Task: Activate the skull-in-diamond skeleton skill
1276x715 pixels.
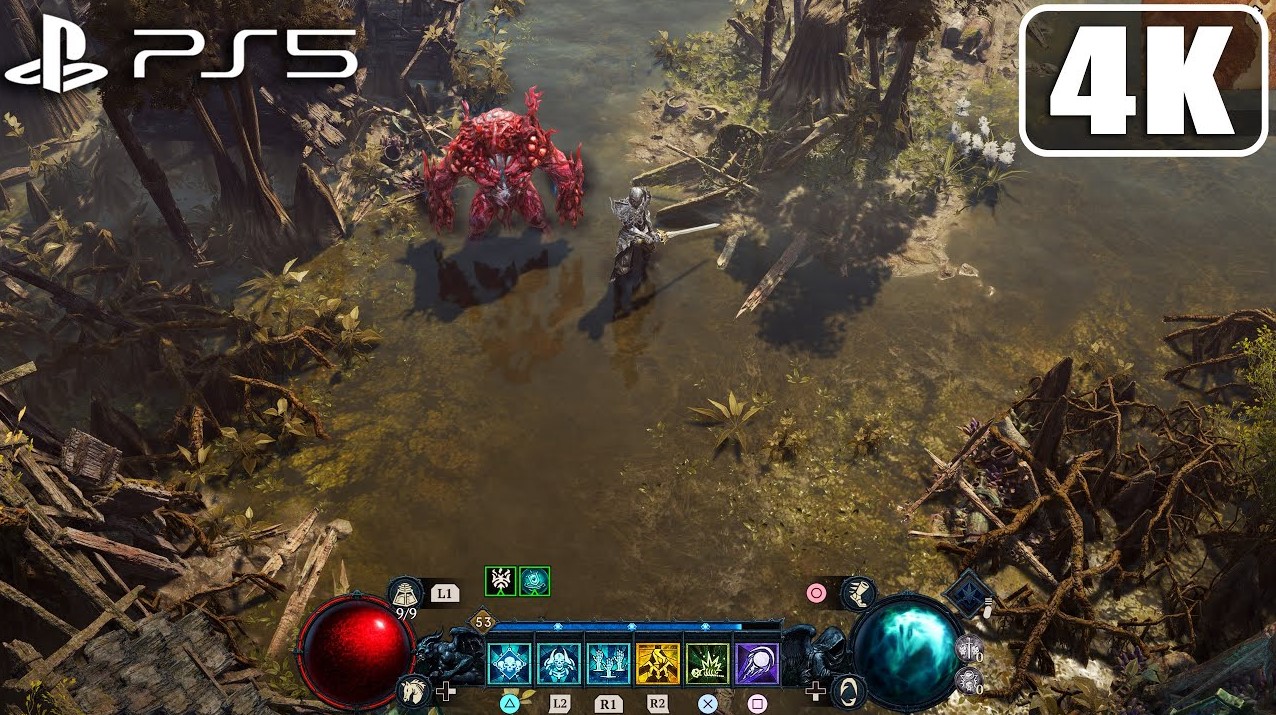Action: (509, 664)
